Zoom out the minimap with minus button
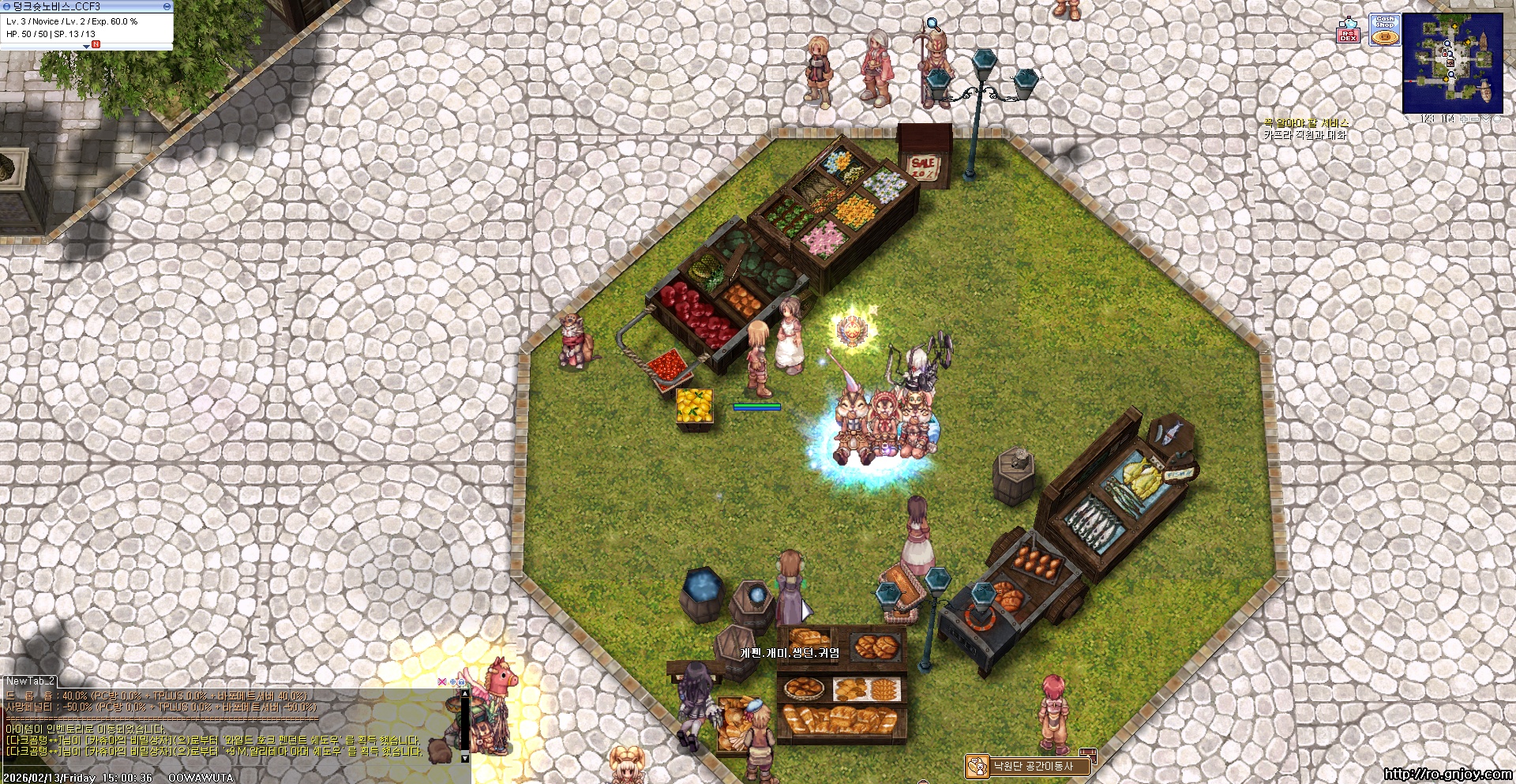1516x784 pixels. (1475, 119)
